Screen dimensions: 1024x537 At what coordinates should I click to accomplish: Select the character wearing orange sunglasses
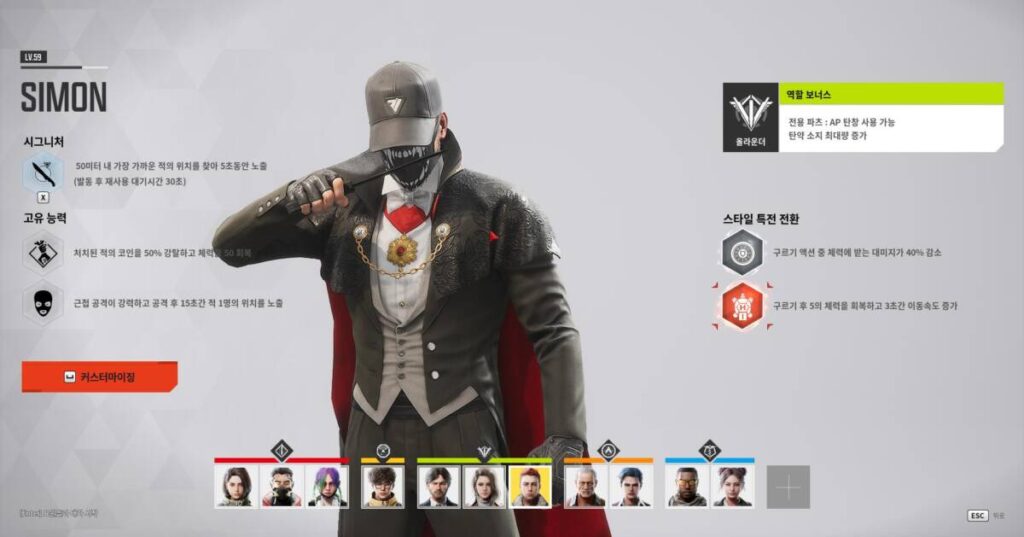click(x=687, y=487)
